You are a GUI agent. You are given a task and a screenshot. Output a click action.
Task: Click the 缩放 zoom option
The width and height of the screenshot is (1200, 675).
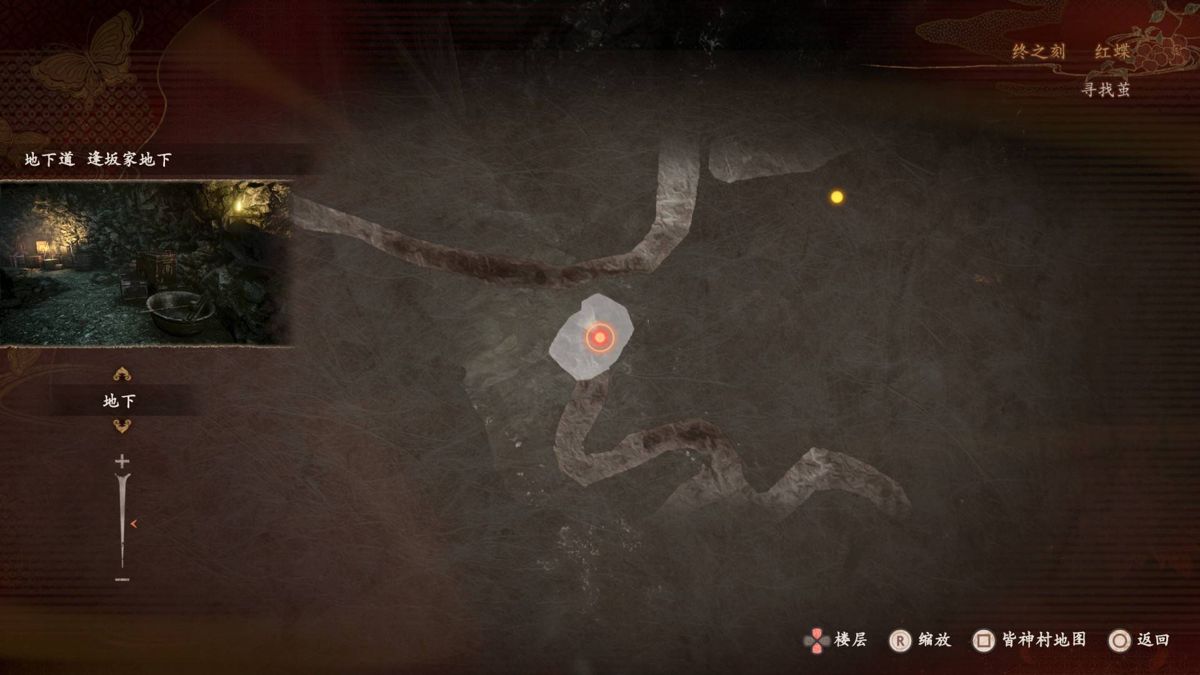click(921, 640)
